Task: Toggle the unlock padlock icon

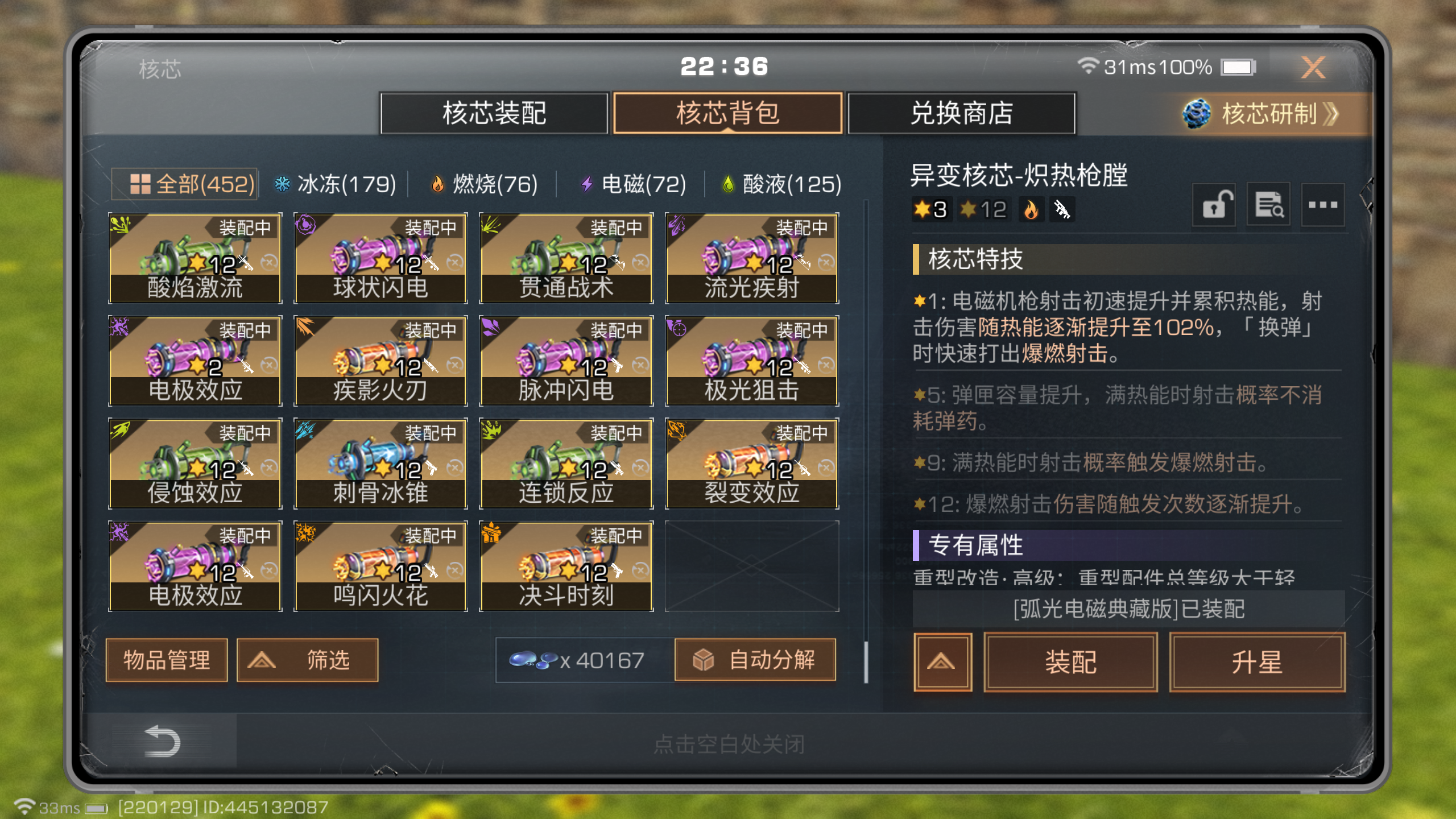Action: click(1214, 205)
